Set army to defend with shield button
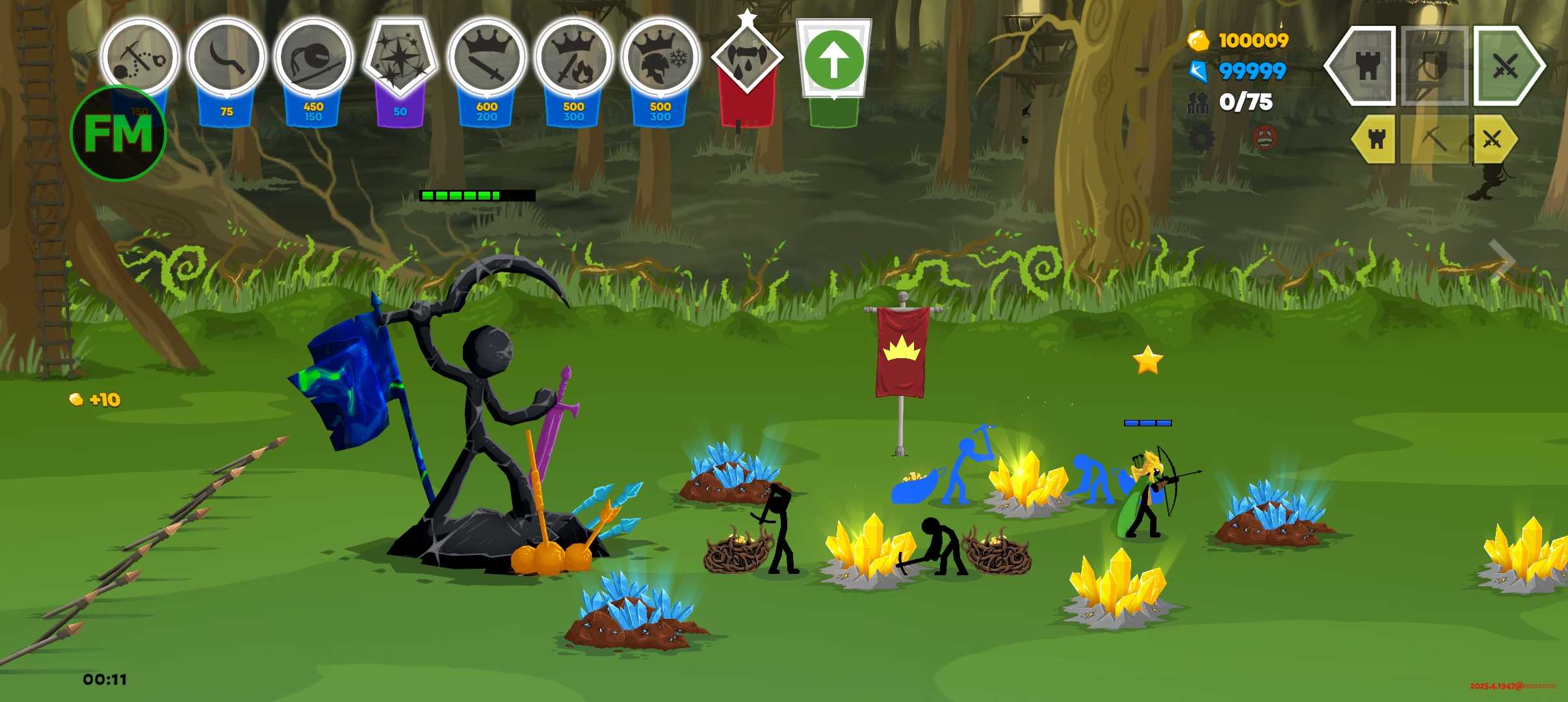Viewport: 1568px width, 702px height. coord(1434,66)
